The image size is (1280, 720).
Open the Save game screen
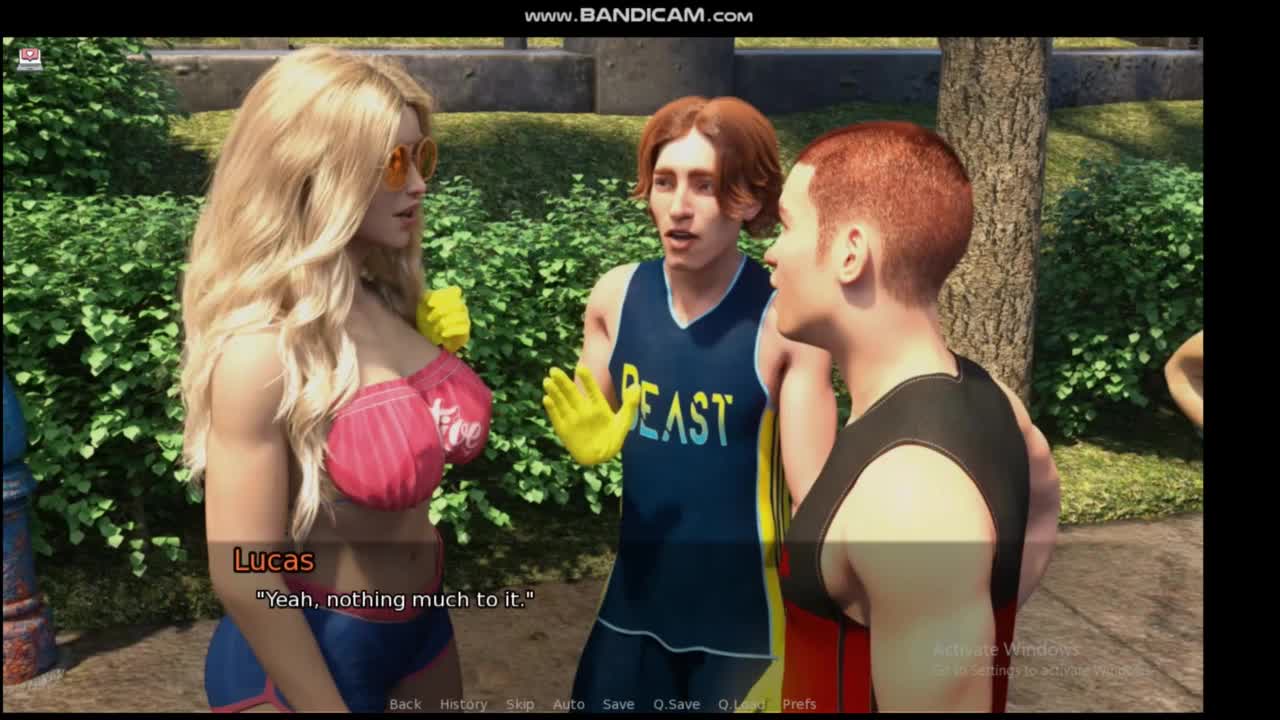[x=618, y=704]
